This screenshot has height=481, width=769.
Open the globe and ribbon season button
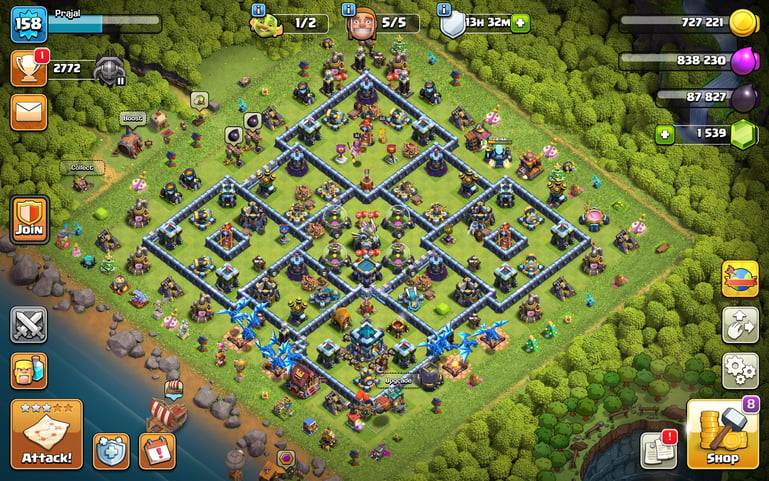[x=740, y=279]
